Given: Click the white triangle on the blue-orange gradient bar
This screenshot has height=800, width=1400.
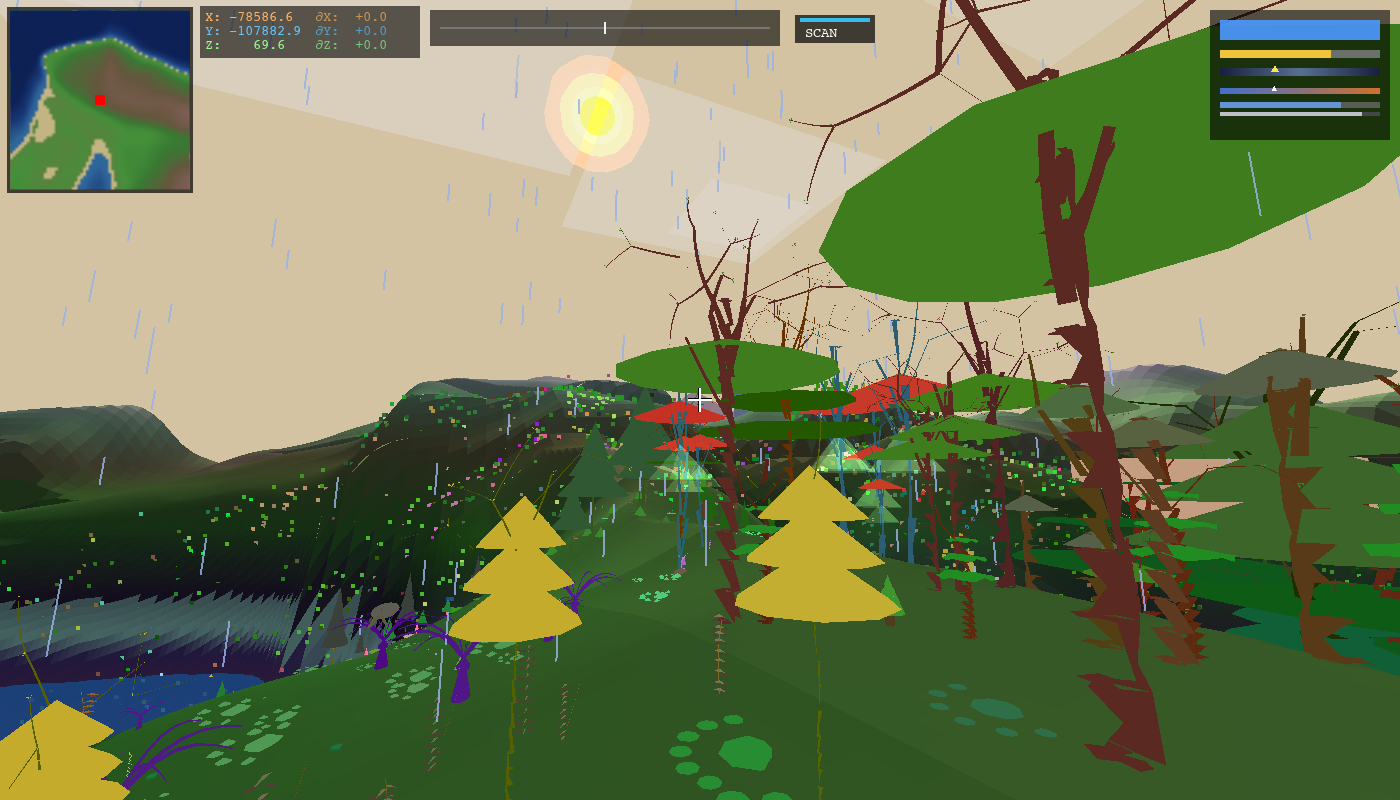Looking at the screenshot, I should pyautogui.click(x=1274, y=89).
